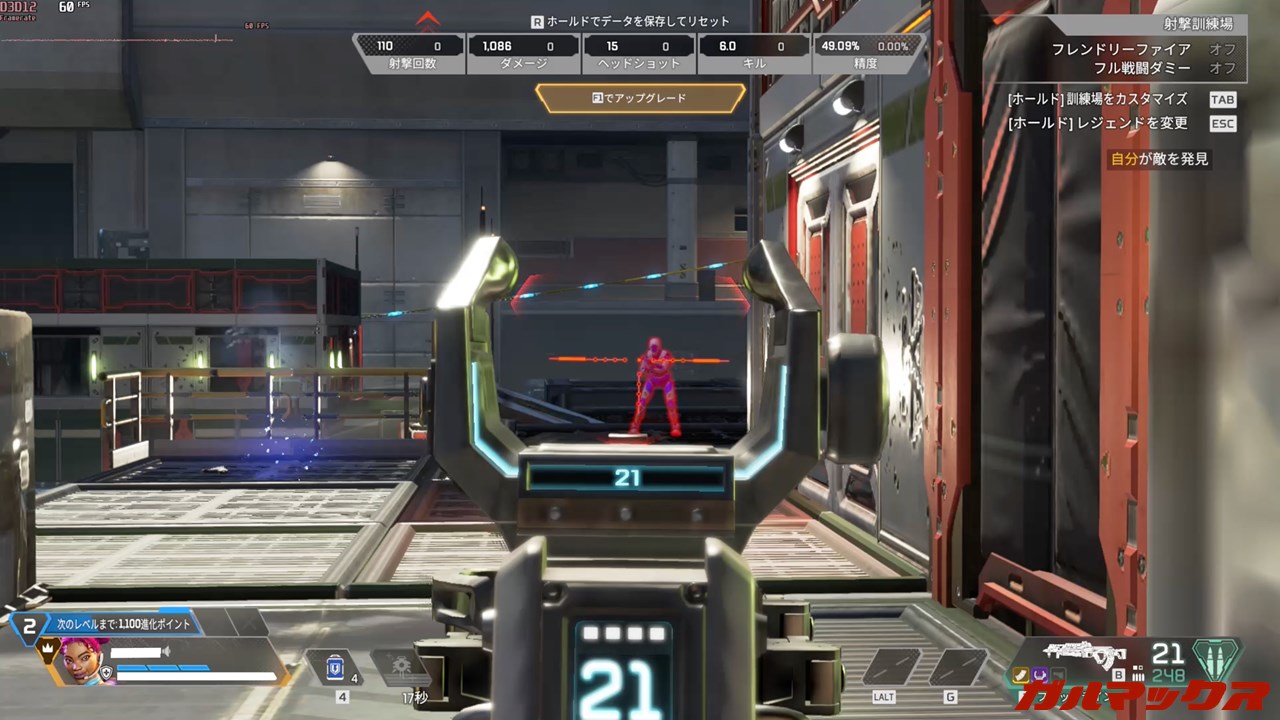The height and width of the screenshot is (720, 1280).
Task: Click the light ammo type emblem
Action: click(1216, 660)
